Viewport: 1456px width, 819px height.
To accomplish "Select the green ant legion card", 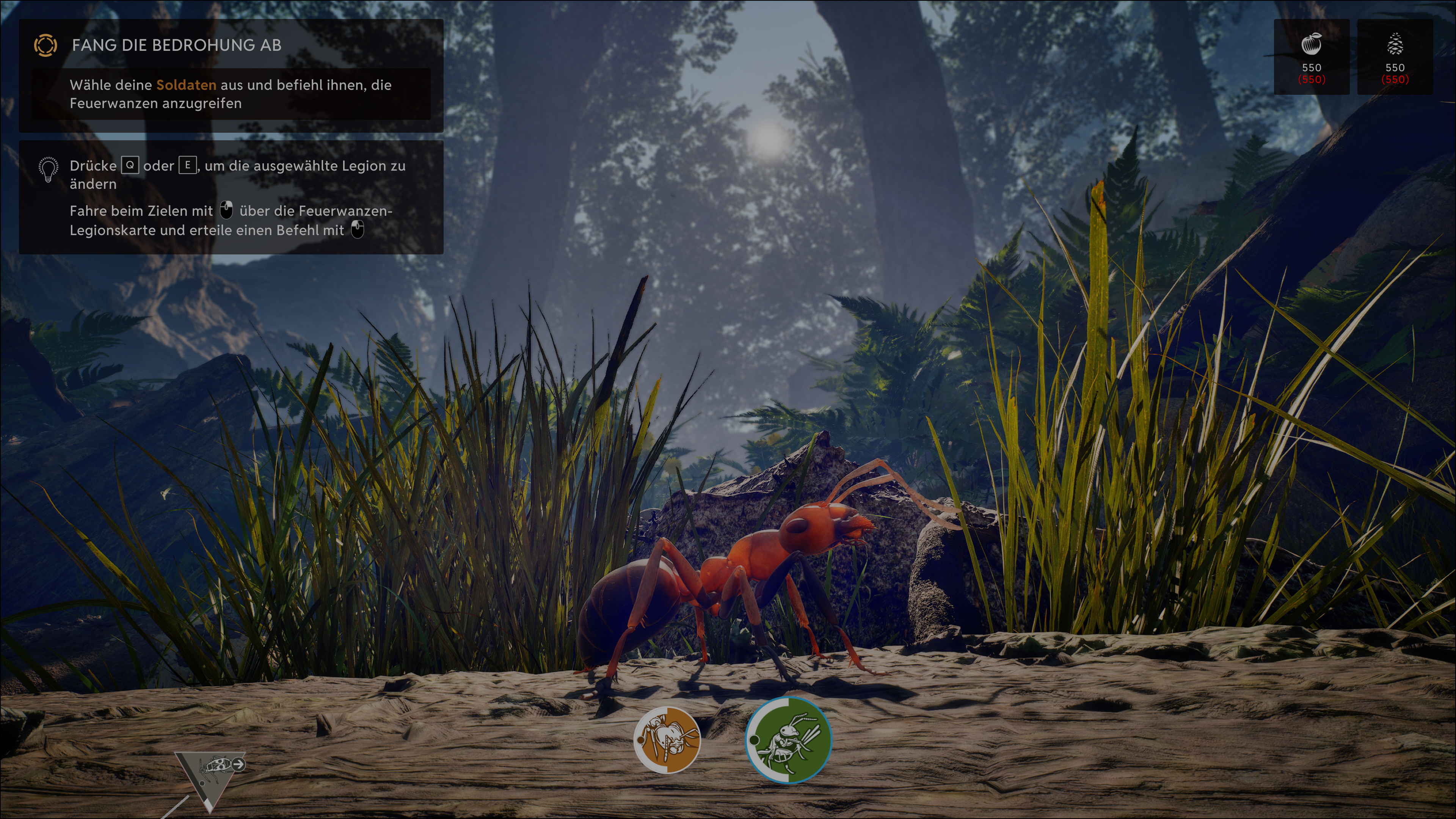I will (789, 740).
